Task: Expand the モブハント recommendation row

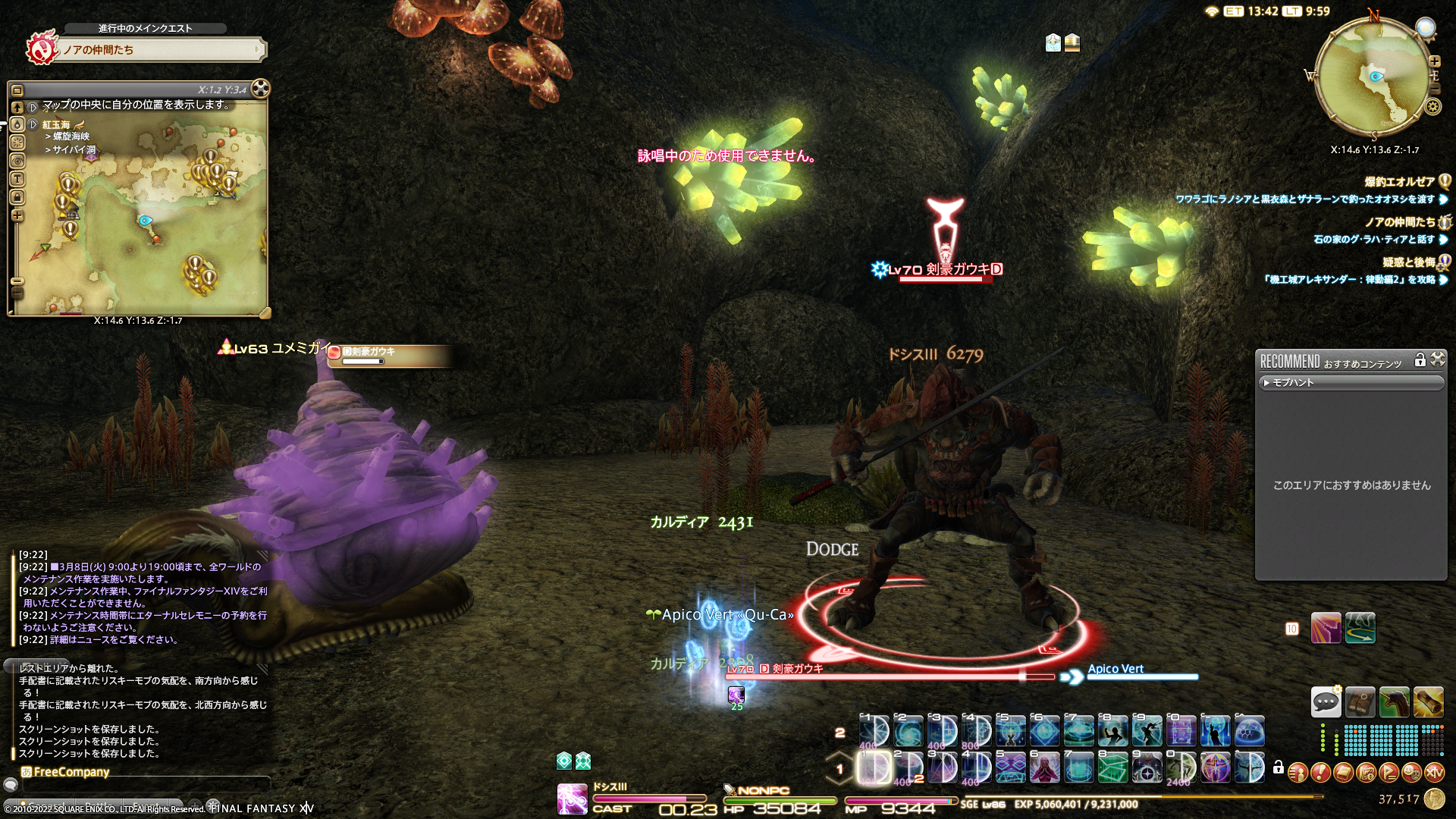Action: 1350,383
